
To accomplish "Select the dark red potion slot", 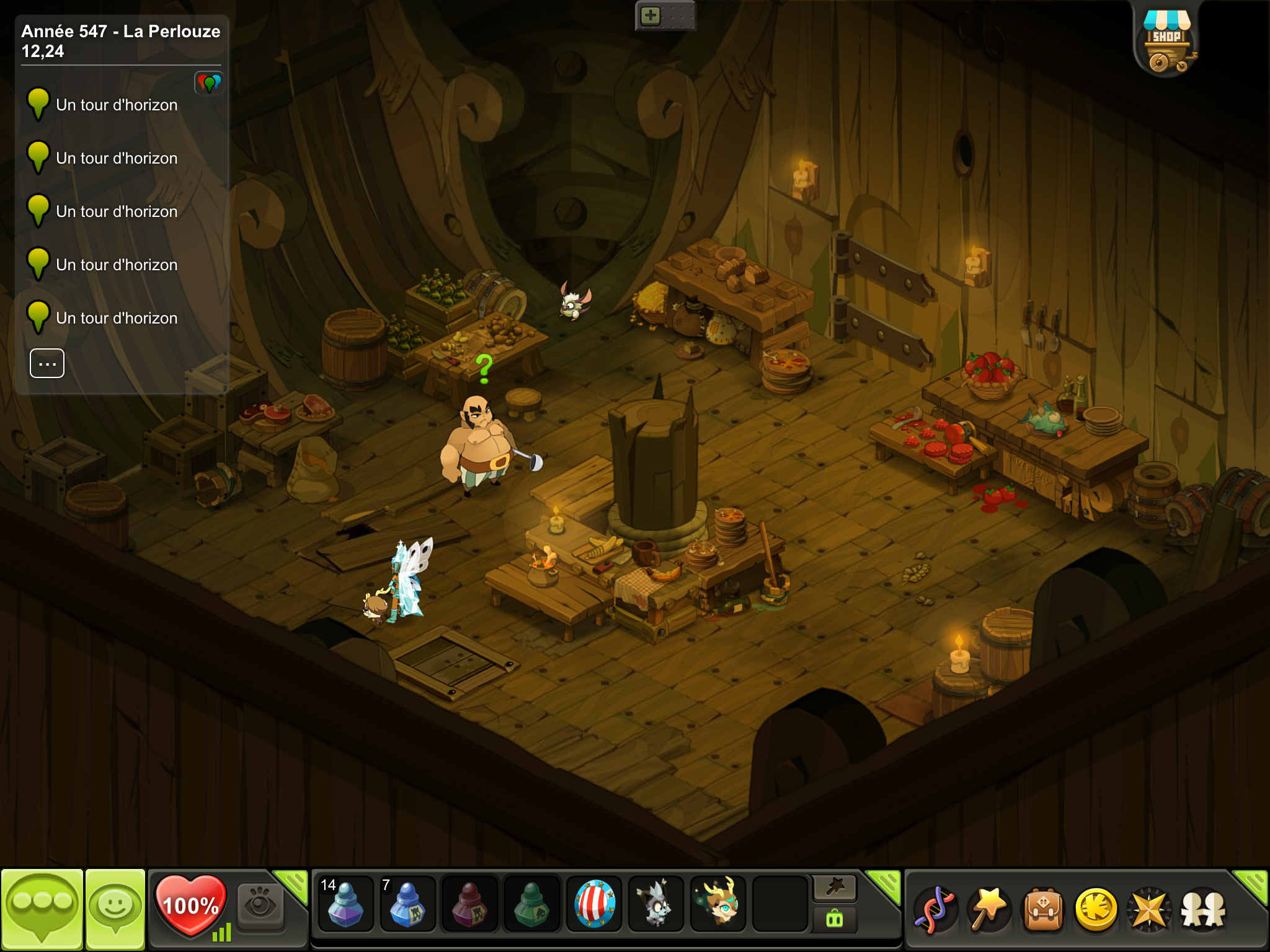I will click(469, 904).
